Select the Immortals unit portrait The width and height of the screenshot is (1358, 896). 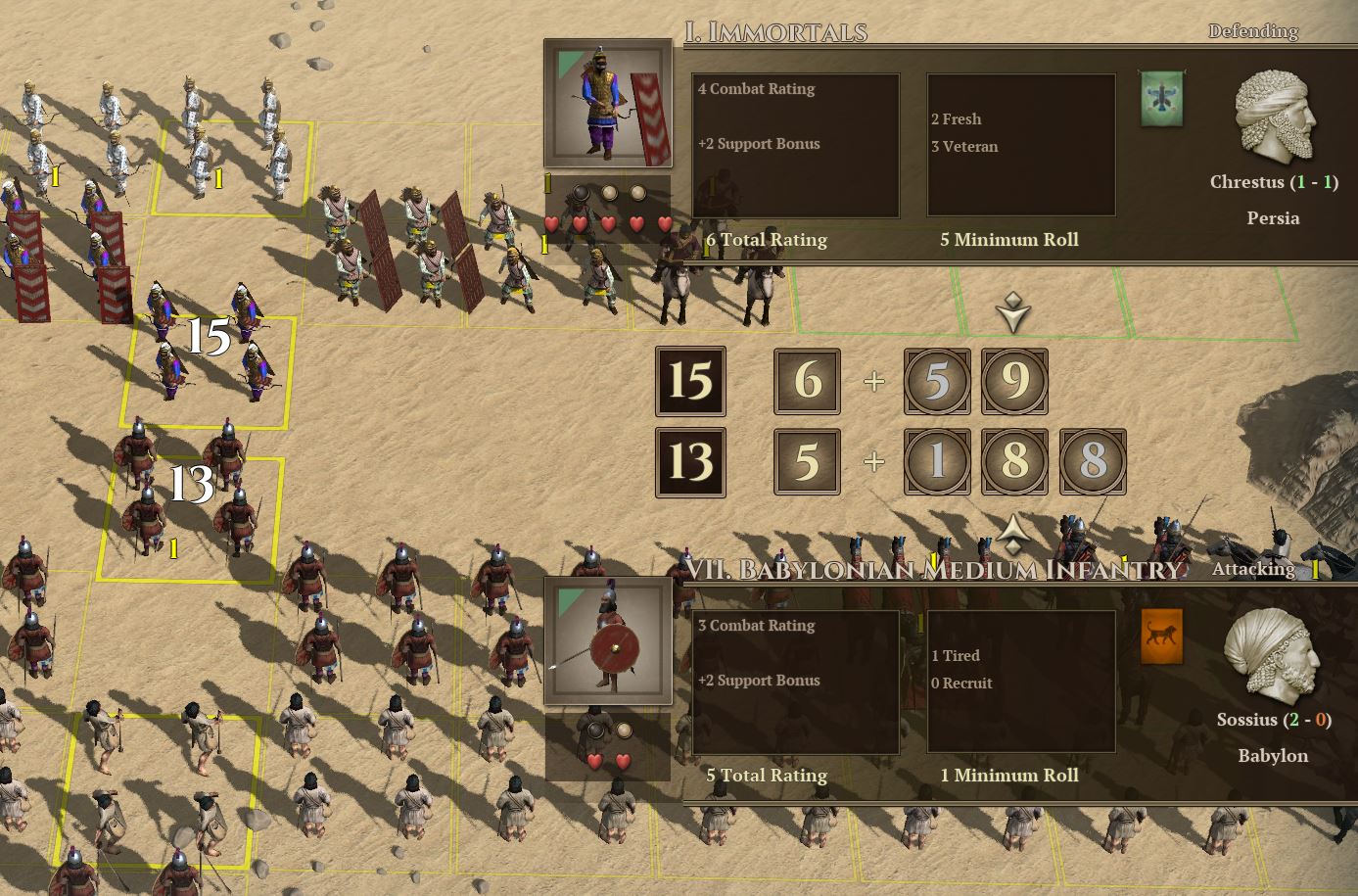[608, 105]
